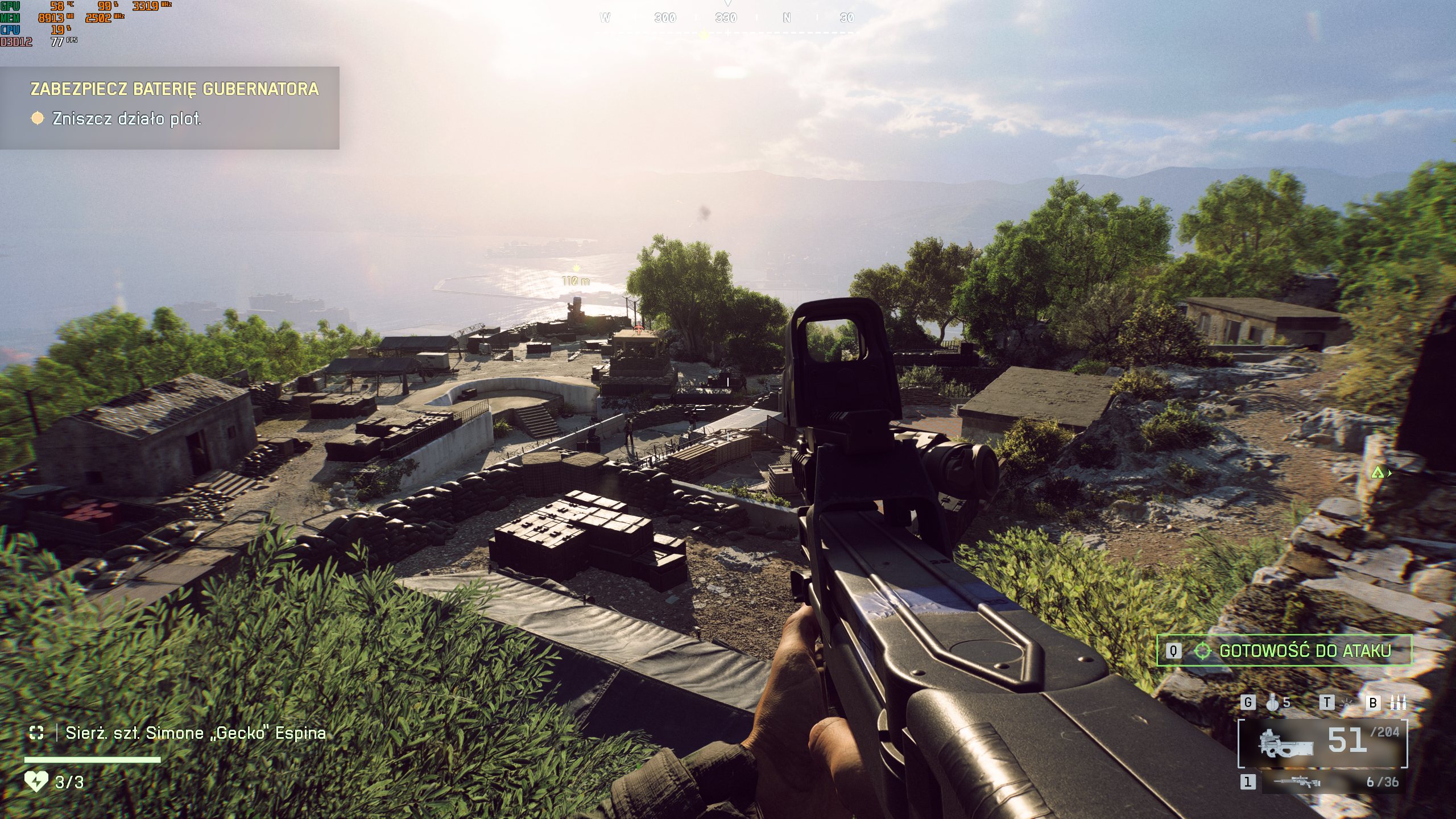
Task: Select squad member Simone Gecko Espina
Action: (196, 733)
